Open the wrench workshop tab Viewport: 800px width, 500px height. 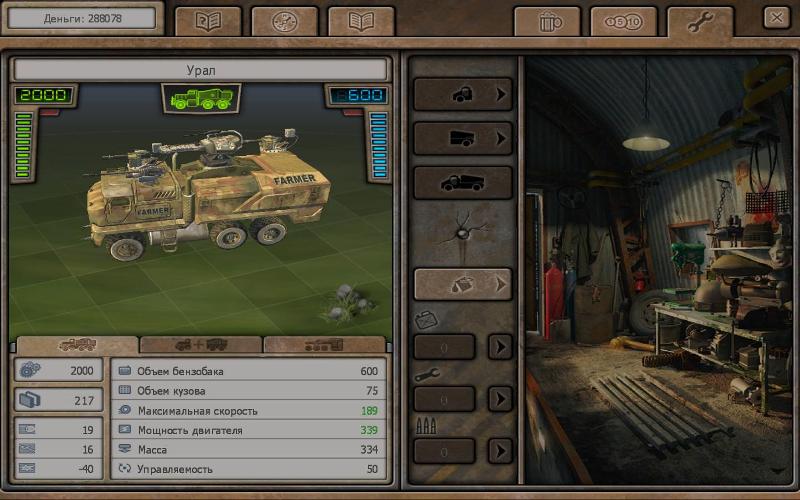click(x=700, y=21)
